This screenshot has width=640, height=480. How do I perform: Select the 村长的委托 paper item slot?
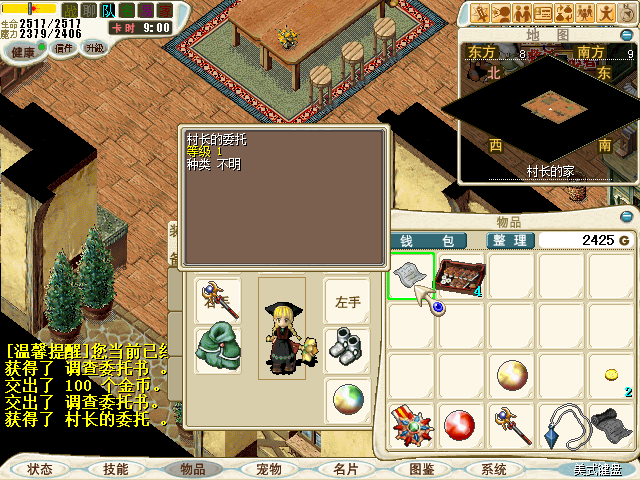412,276
